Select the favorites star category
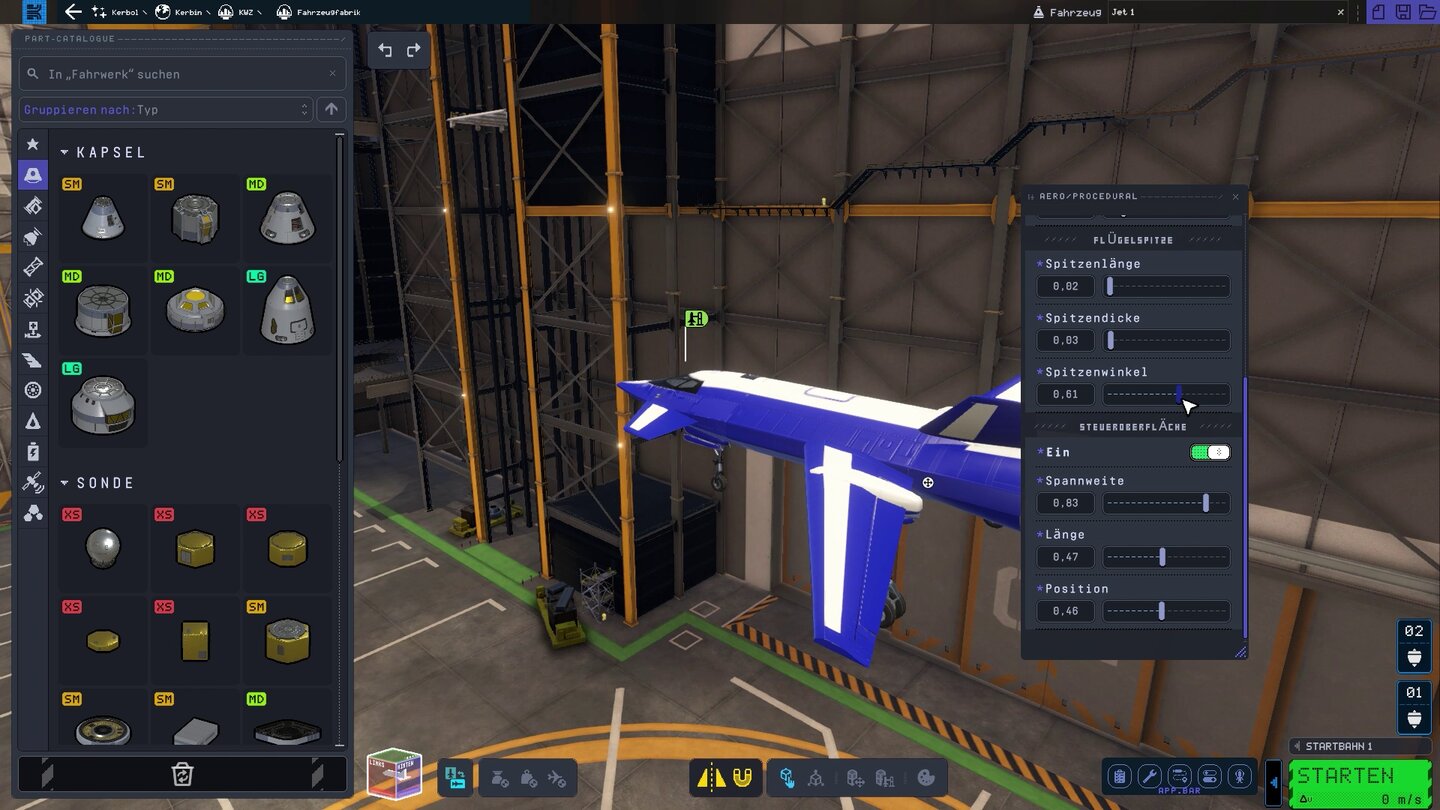The image size is (1440, 810). [32, 143]
